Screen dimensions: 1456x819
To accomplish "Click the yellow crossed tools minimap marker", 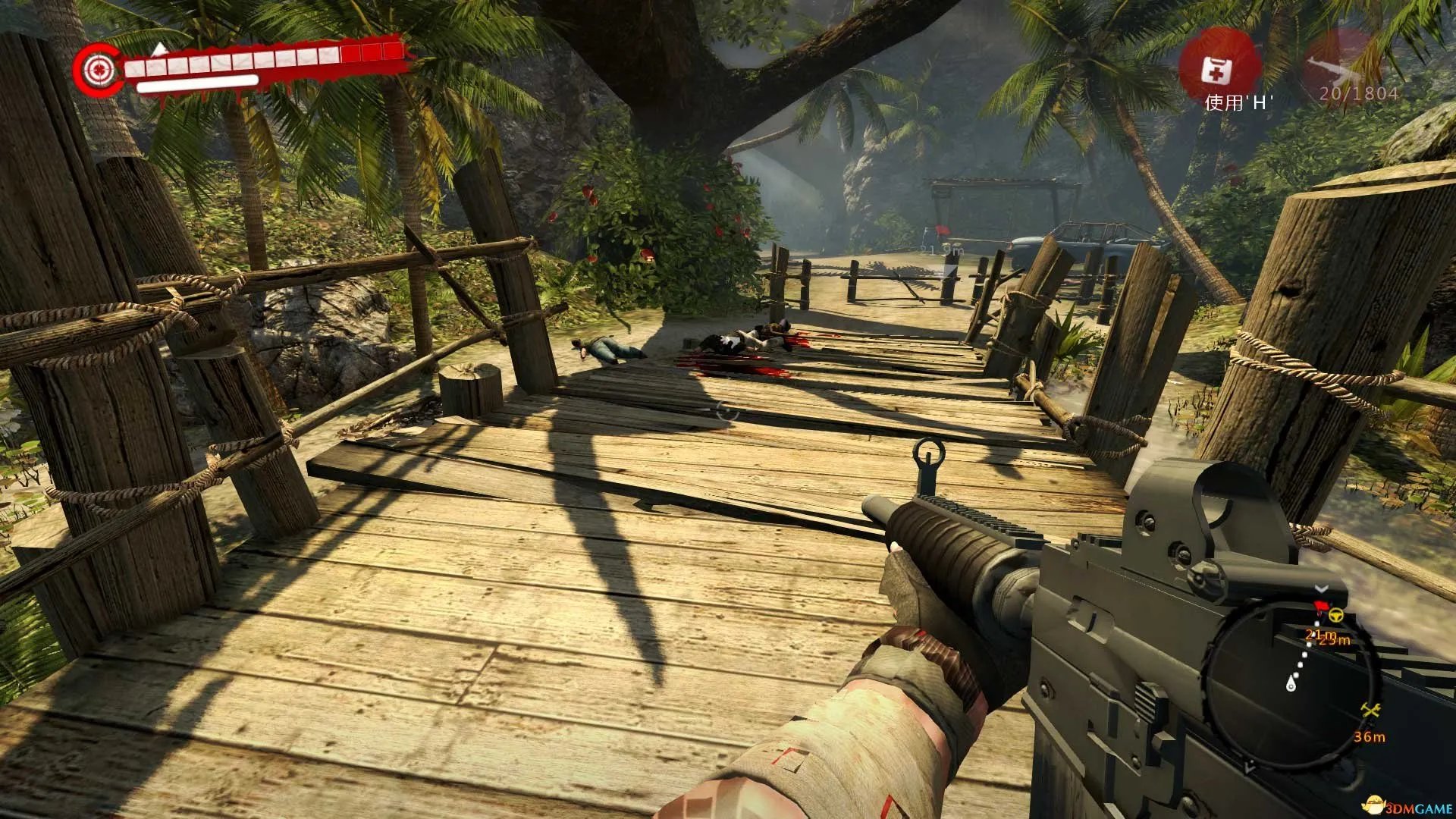I will click(x=1370, y=711).
